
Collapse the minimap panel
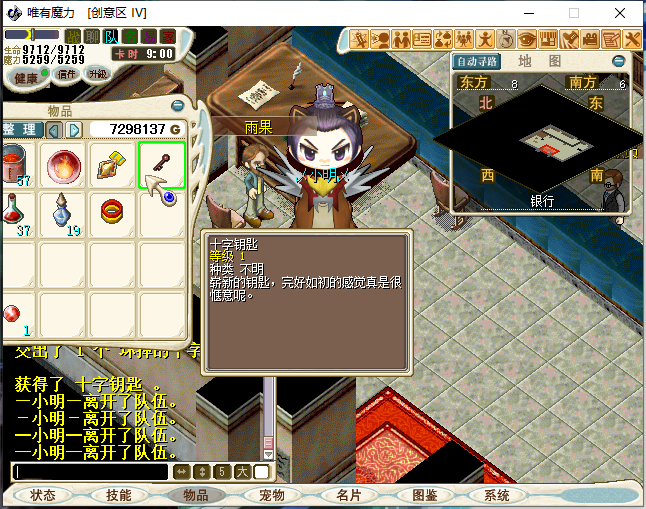pyautogui.click(x=619, y=61)
